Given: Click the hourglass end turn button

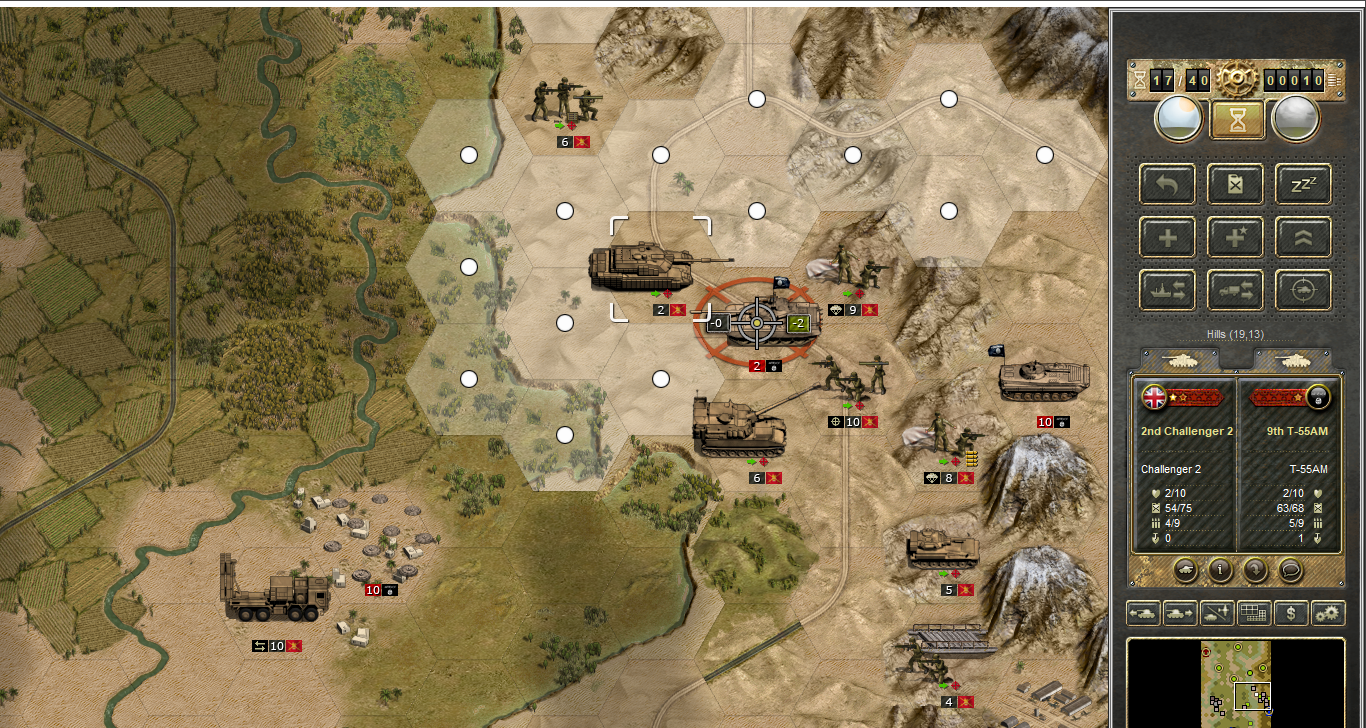Looking at the screenshot, I should pos(1237,120).
